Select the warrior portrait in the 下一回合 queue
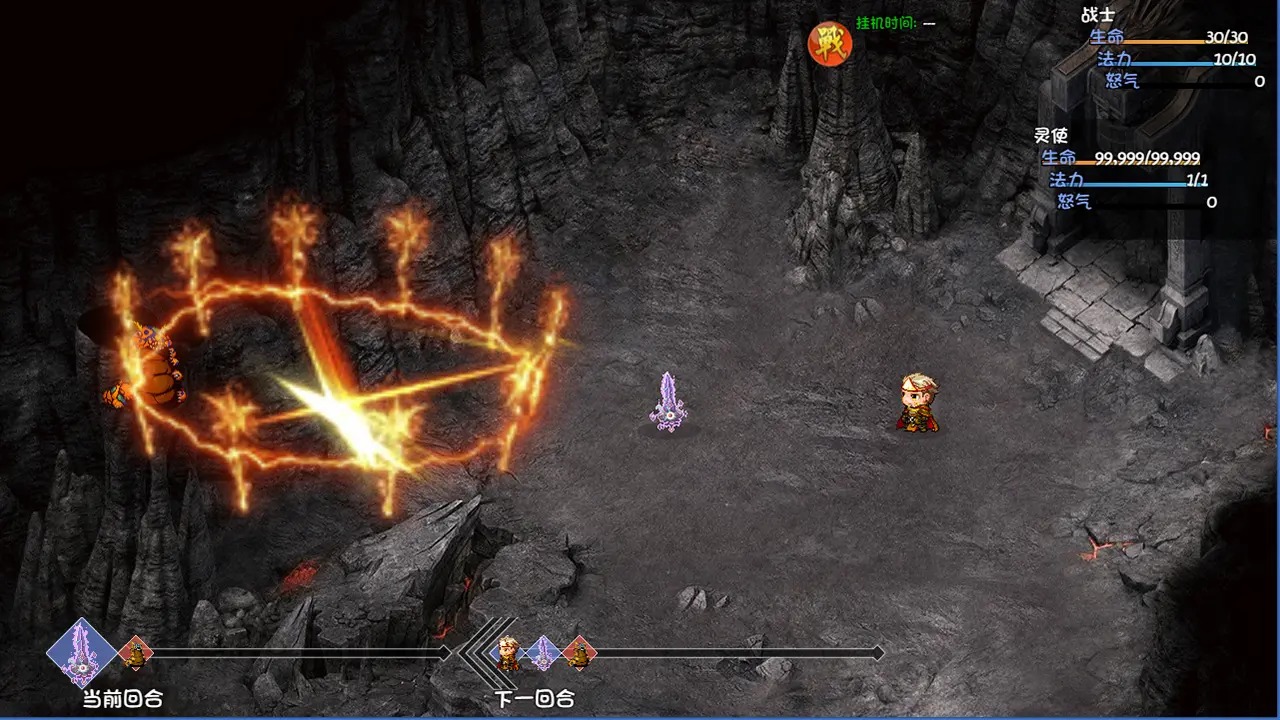This screenshot has width=1280, height=720. coord(503,655)
